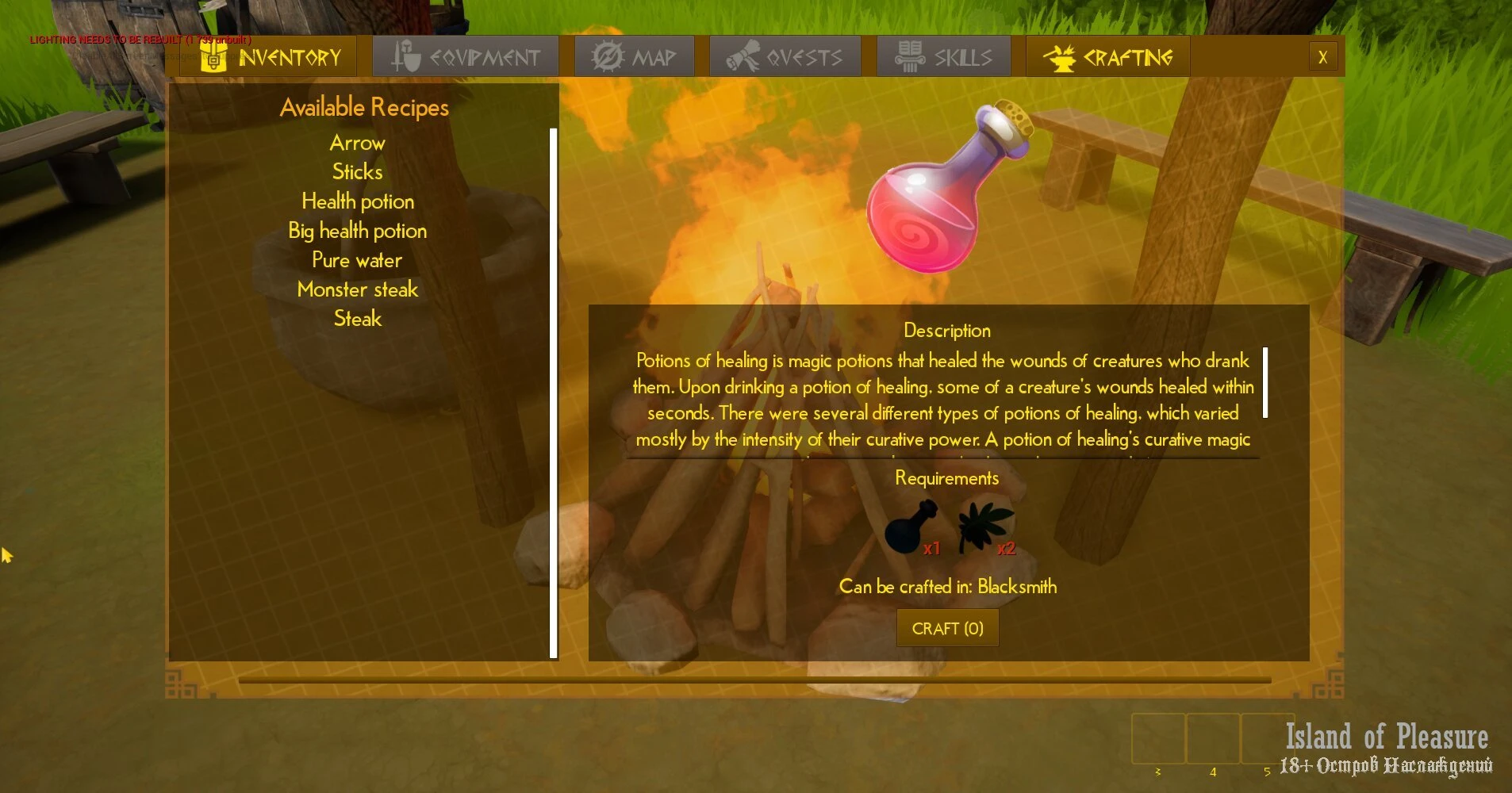Select the Steak recipe
The width and height of the screenshot is (1512, 793).
[x=358, y=319]
